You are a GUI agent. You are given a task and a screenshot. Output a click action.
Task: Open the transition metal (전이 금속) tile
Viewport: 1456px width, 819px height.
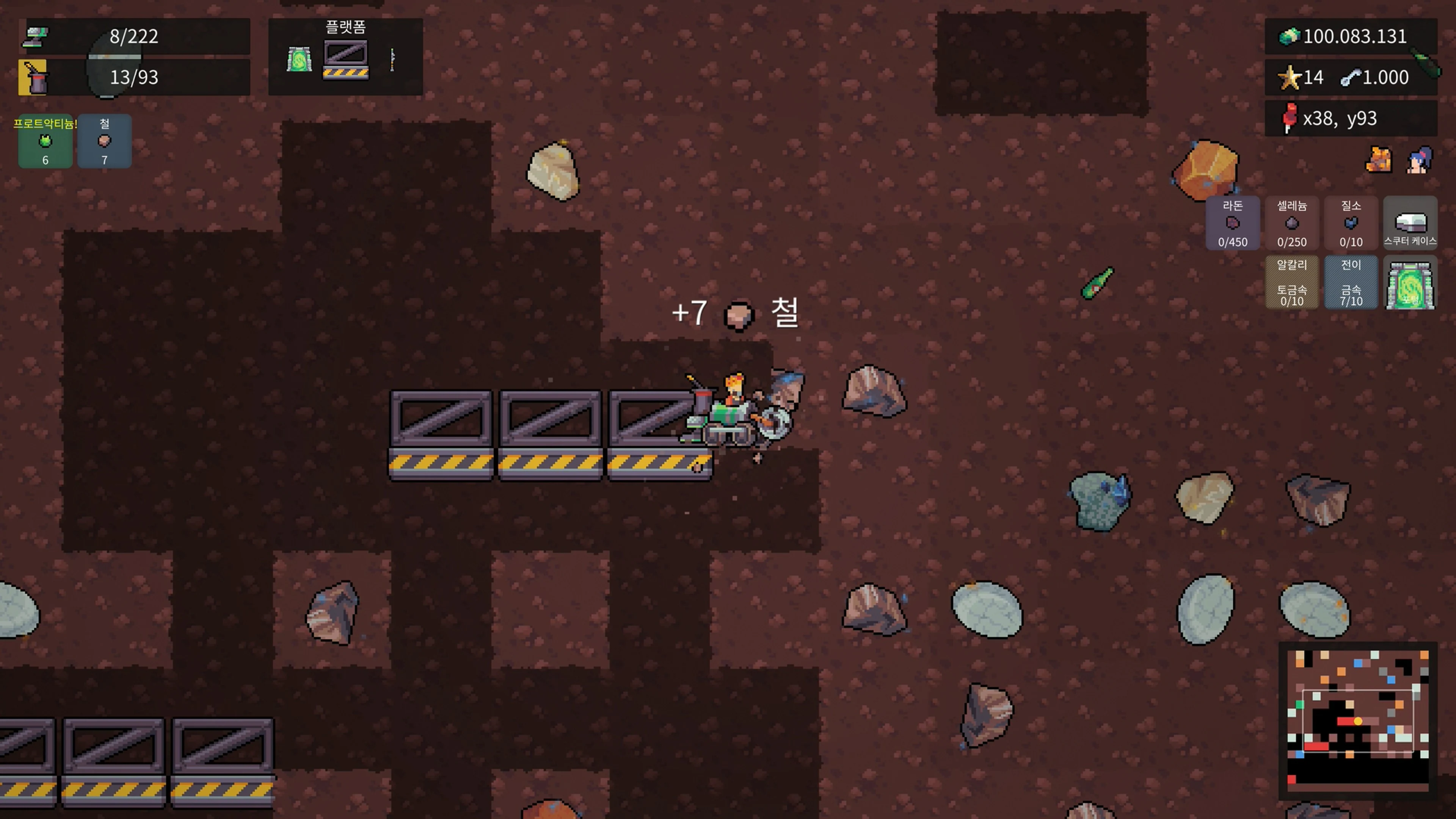tap(1350, 282)
